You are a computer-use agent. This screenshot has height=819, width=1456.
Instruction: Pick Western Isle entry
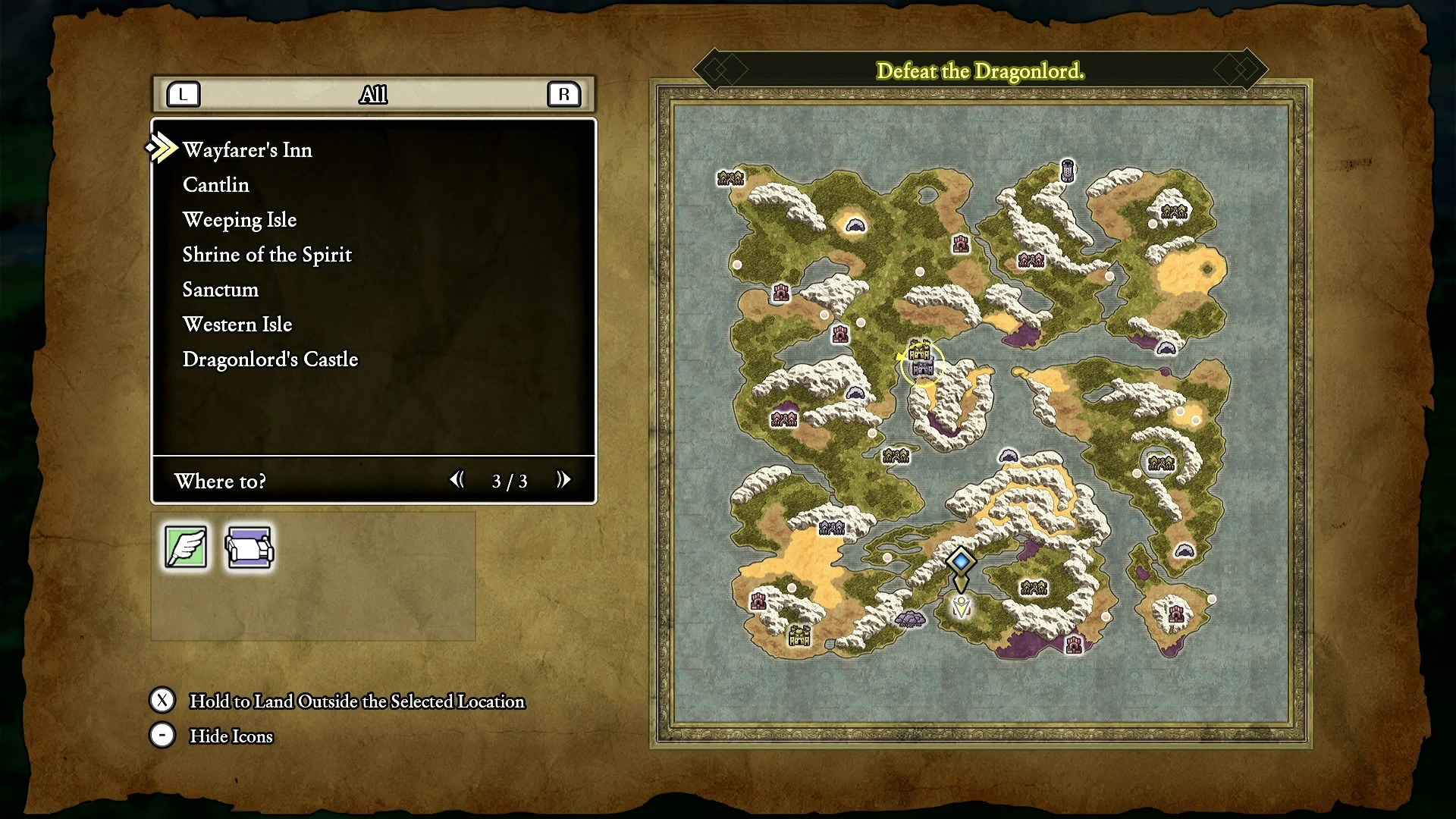[x=237, y=325]
